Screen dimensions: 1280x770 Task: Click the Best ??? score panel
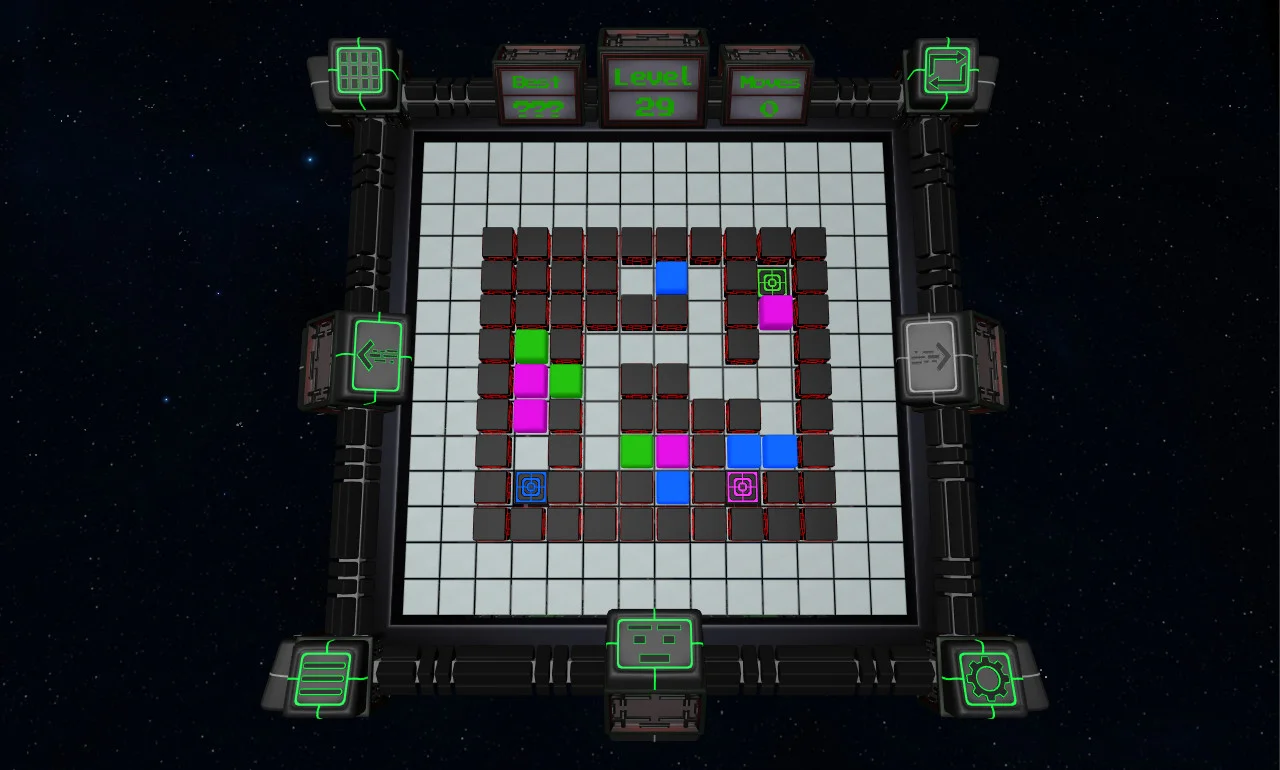pos(540,92)
